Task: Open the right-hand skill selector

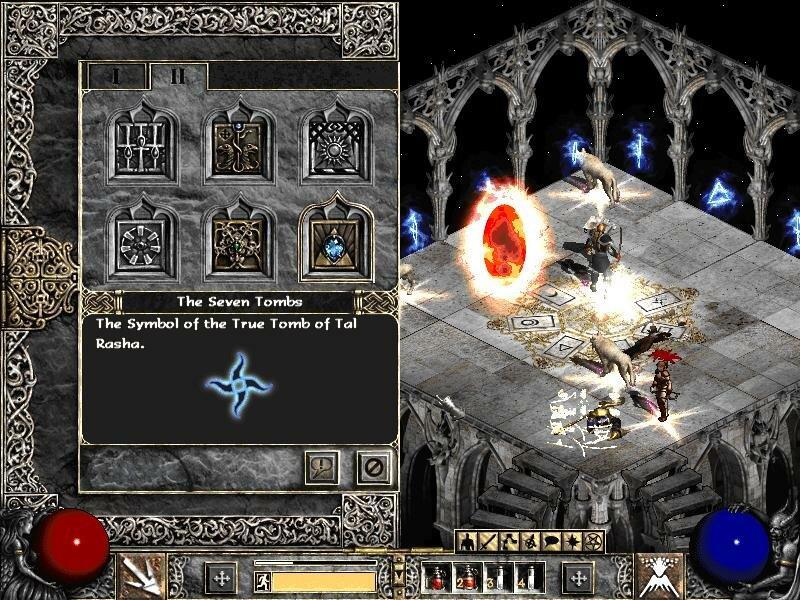Action: click(660, 576)
